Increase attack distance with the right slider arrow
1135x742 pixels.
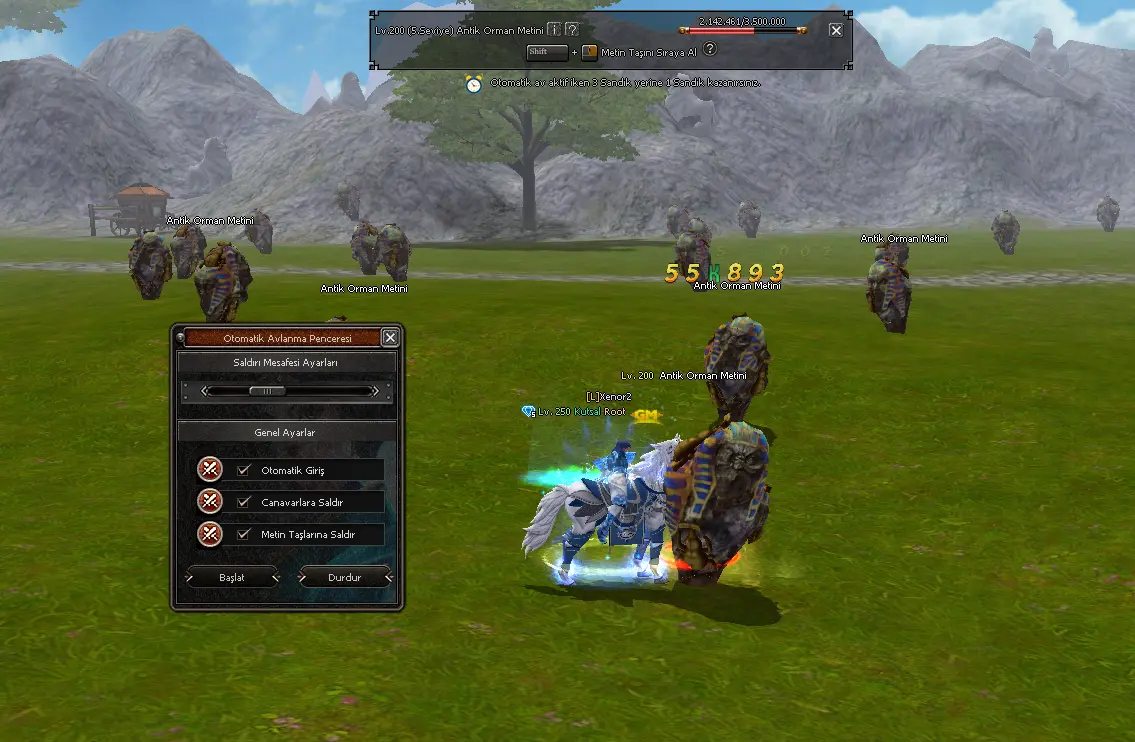coord(375,391)
